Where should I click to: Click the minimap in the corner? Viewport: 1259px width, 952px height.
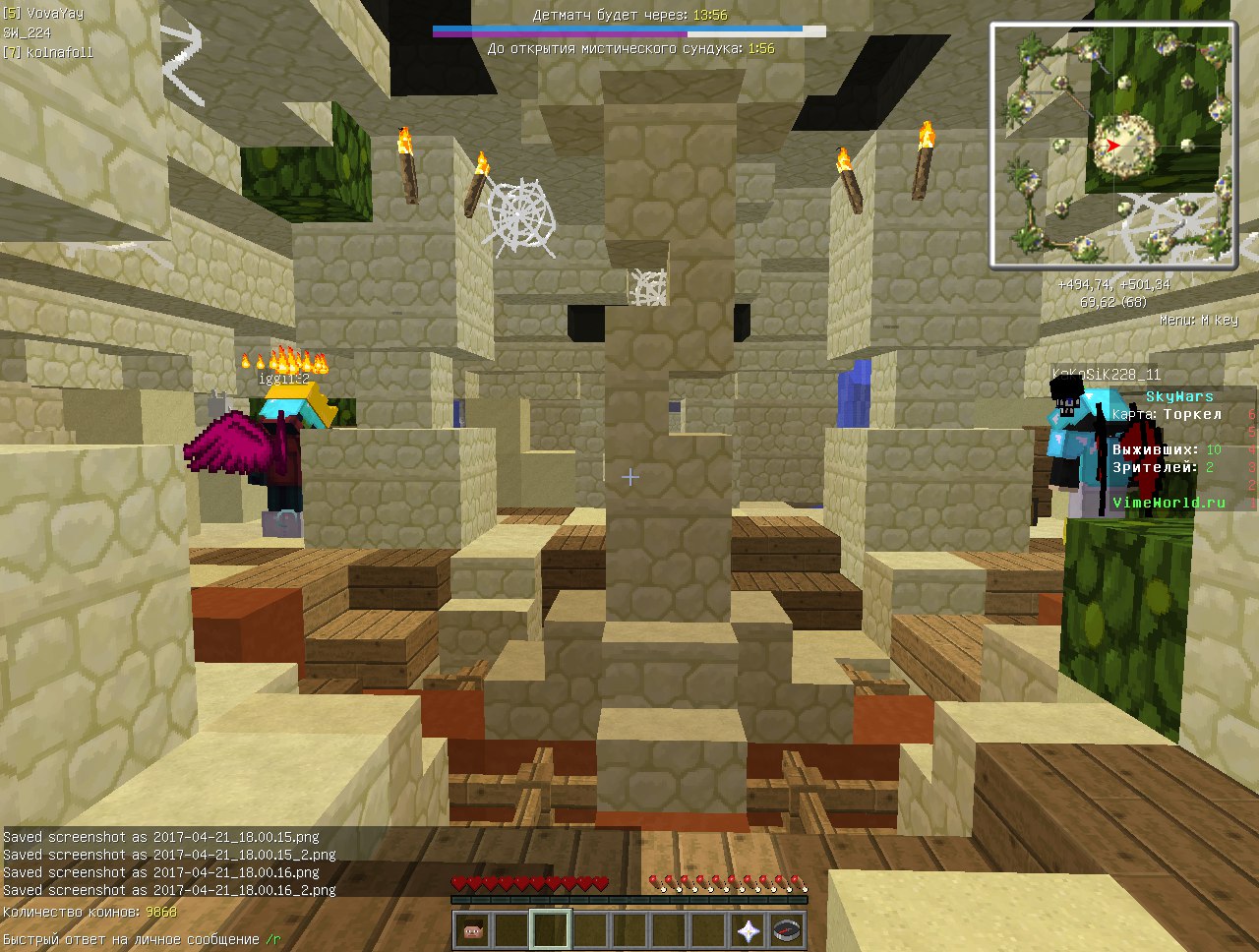pos(1112,145)
